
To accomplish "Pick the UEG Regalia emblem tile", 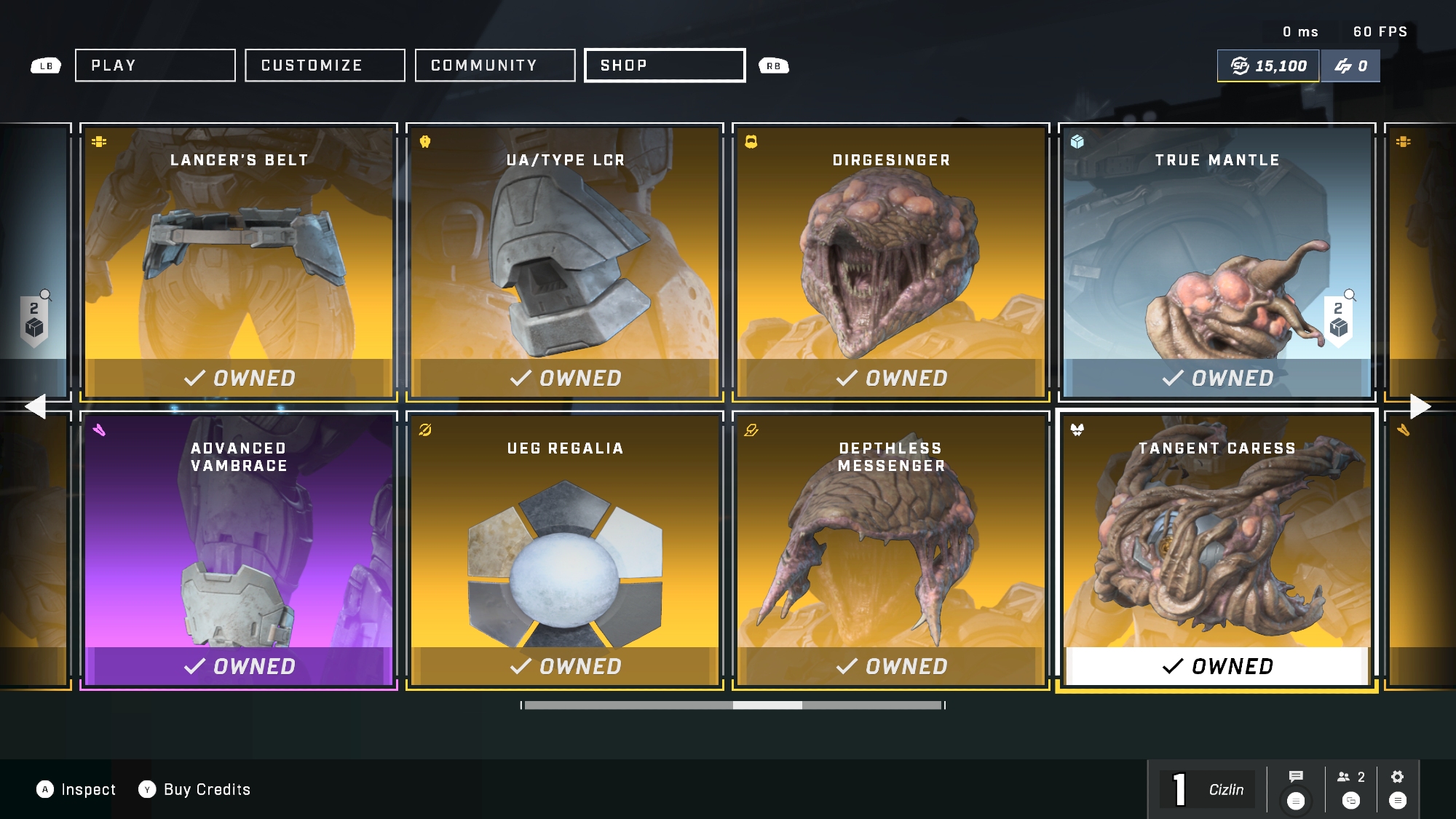I will [565, 550].
